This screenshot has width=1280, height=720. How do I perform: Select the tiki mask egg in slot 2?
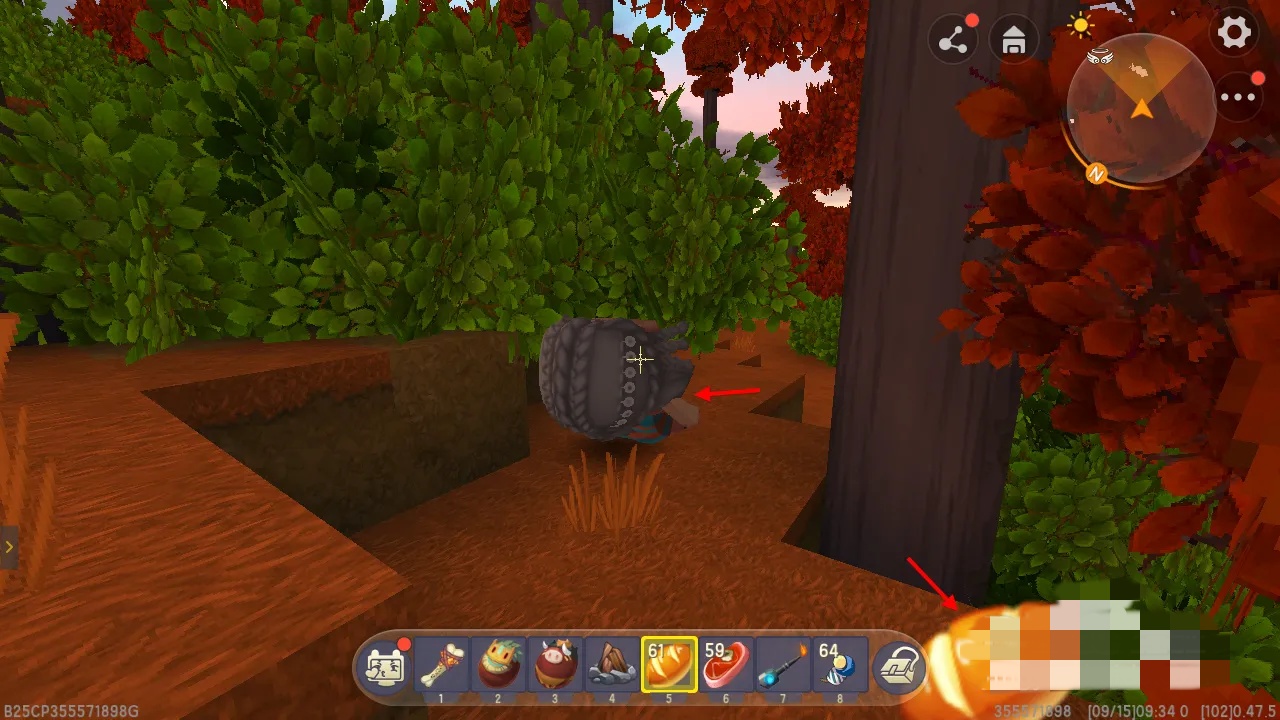[498, 664]
